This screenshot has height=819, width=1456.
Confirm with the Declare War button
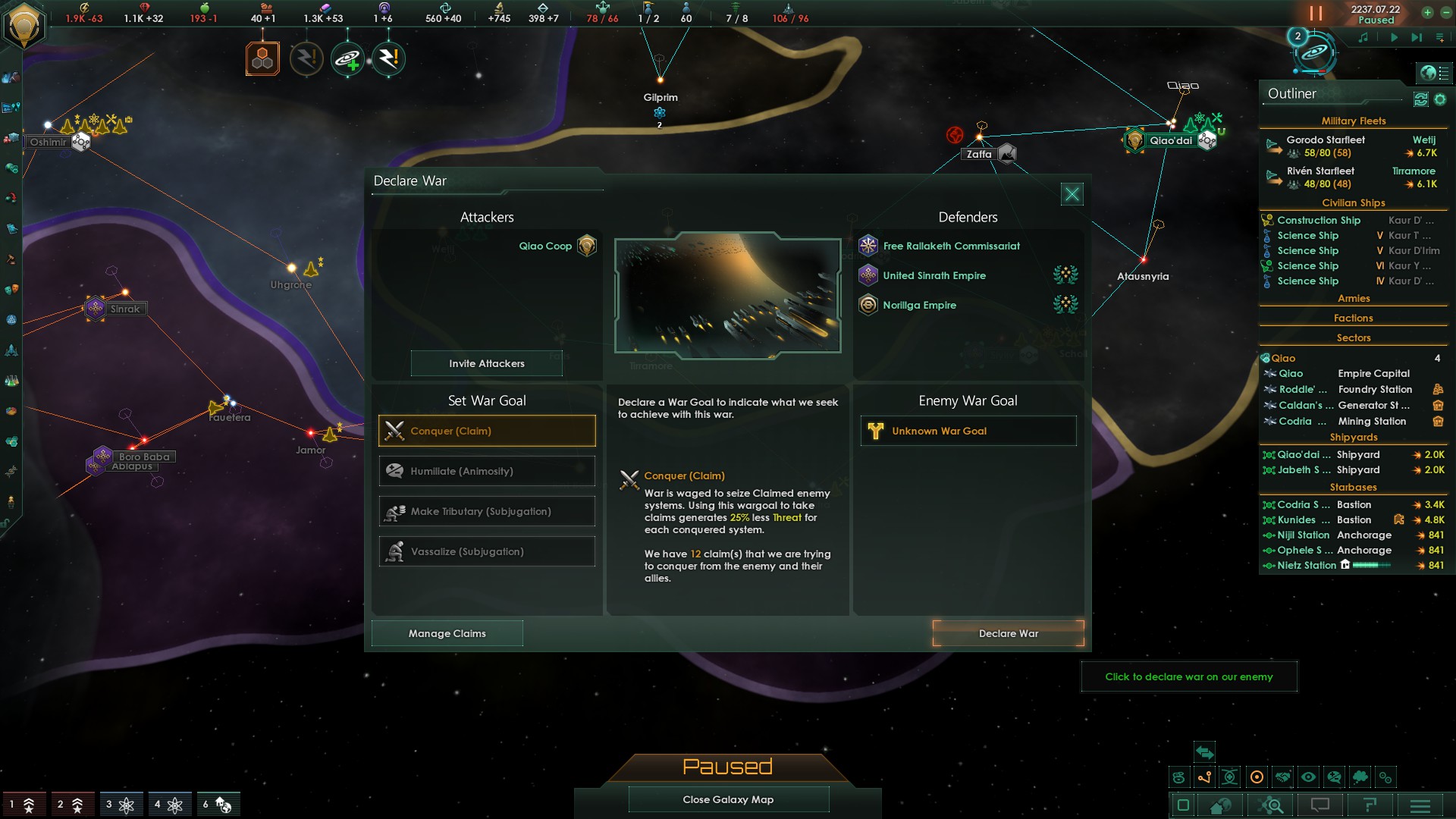[x=1008, y=633]
